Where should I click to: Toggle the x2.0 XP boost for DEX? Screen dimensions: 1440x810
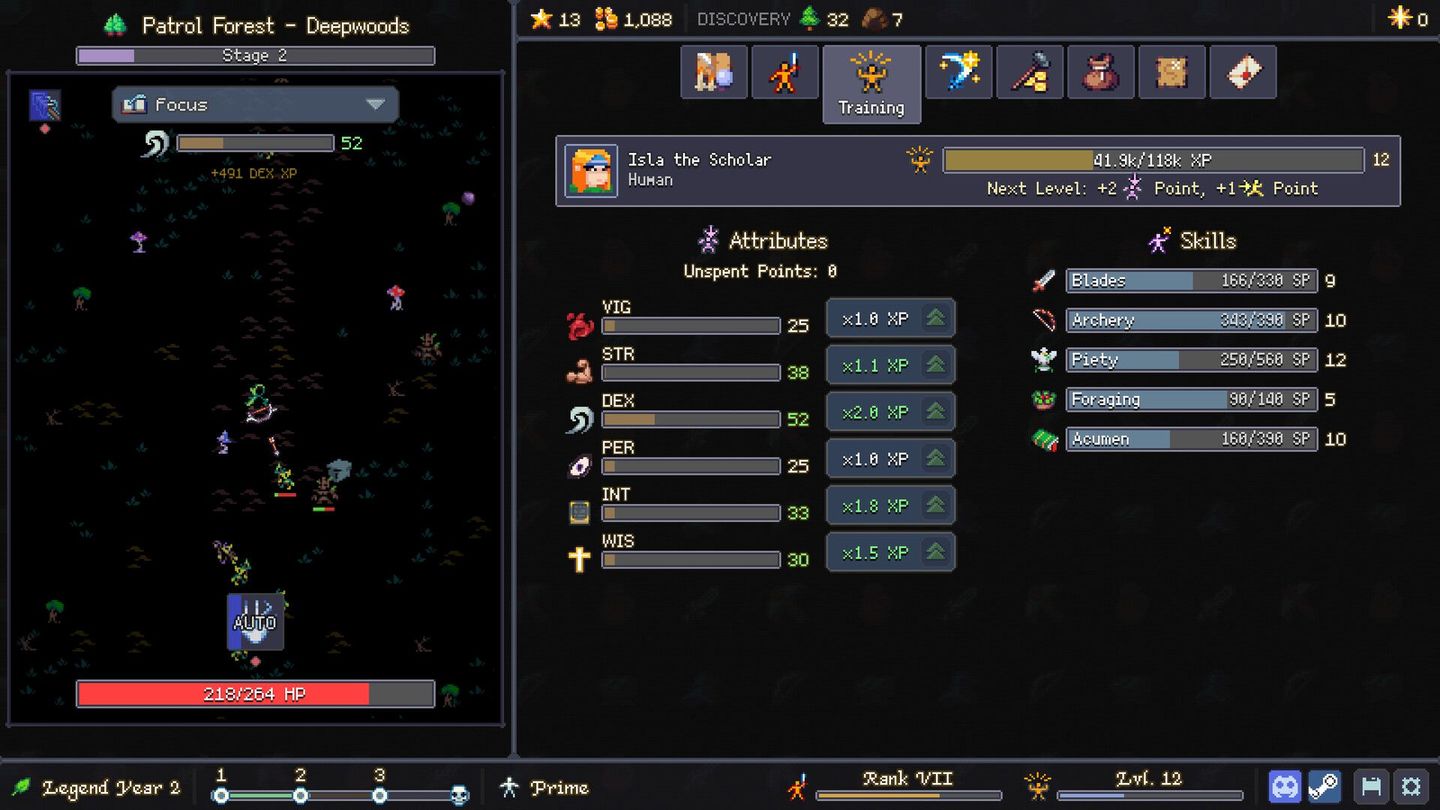(890, 411)
